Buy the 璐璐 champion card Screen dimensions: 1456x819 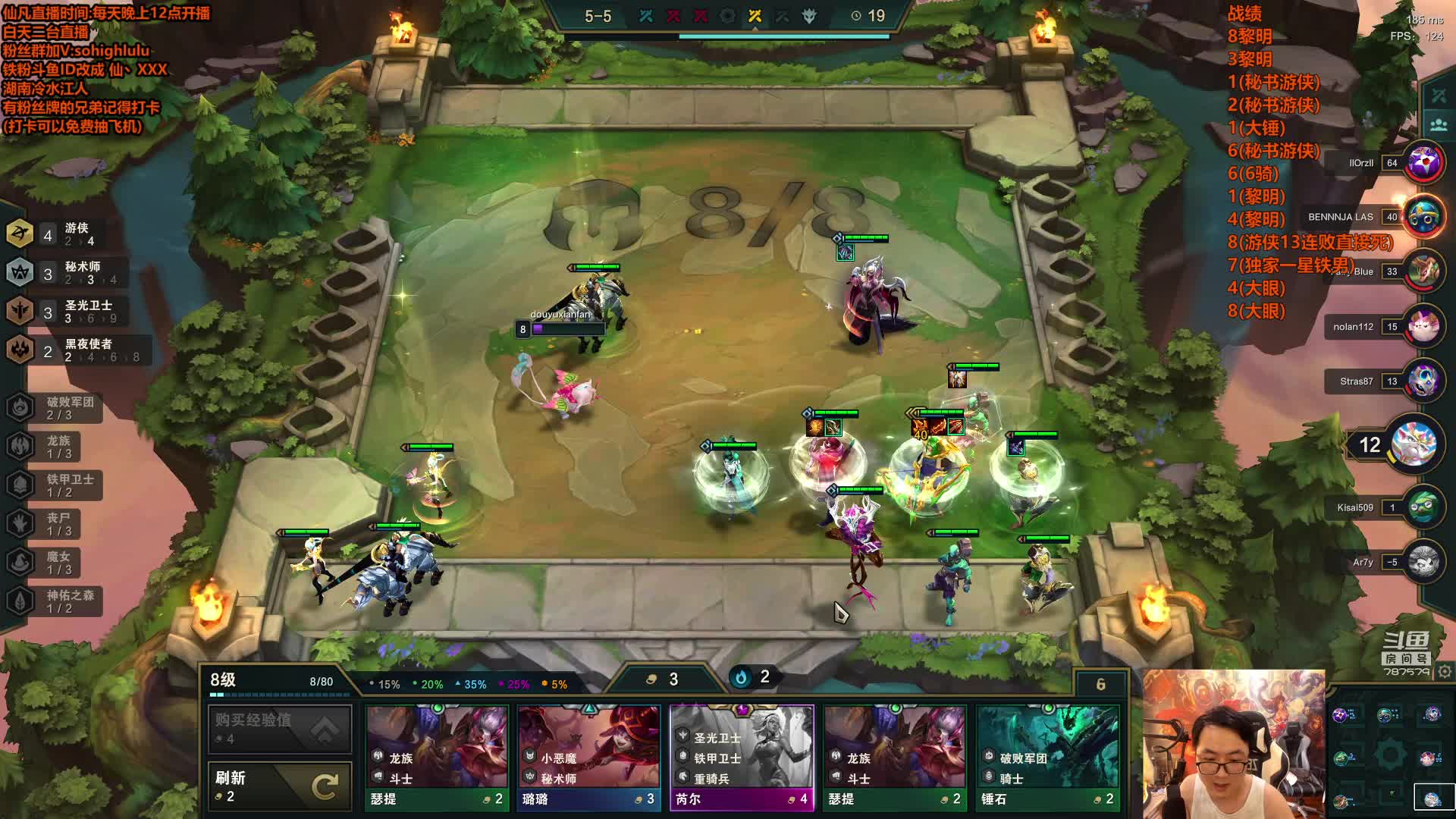click(x=588, y=758)
